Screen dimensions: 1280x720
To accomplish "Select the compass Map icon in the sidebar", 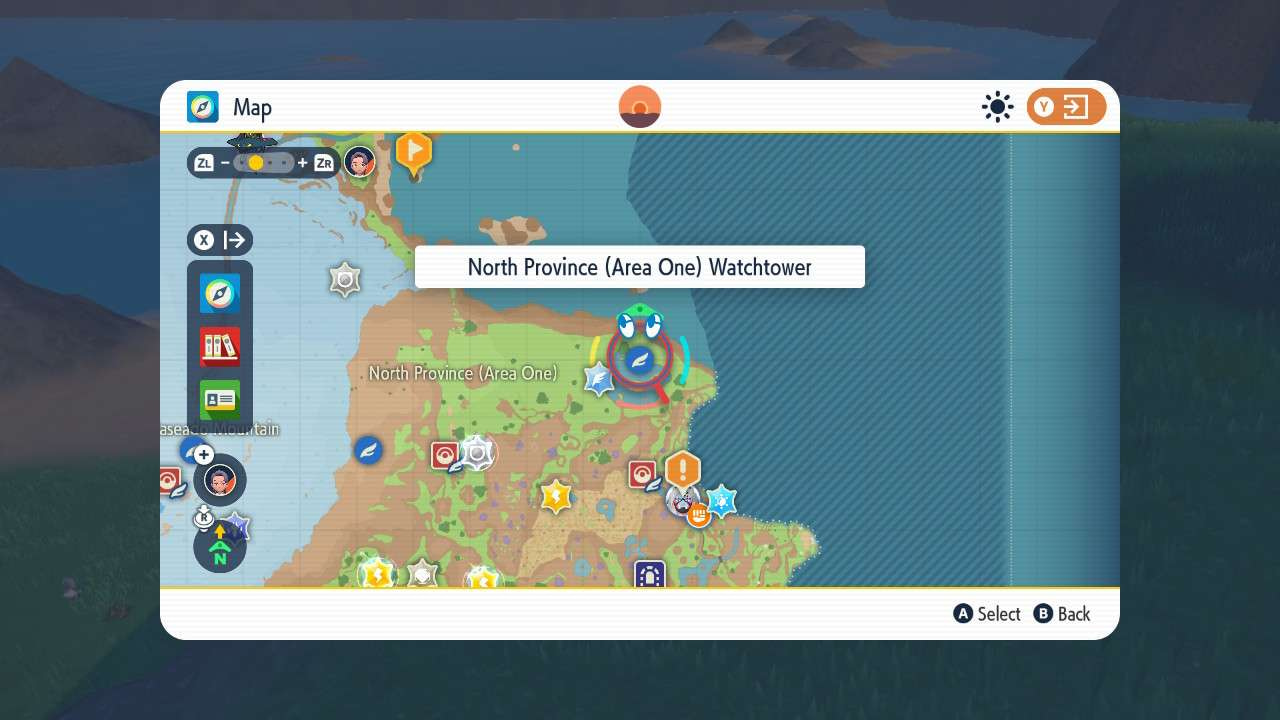I will point(219,294).
